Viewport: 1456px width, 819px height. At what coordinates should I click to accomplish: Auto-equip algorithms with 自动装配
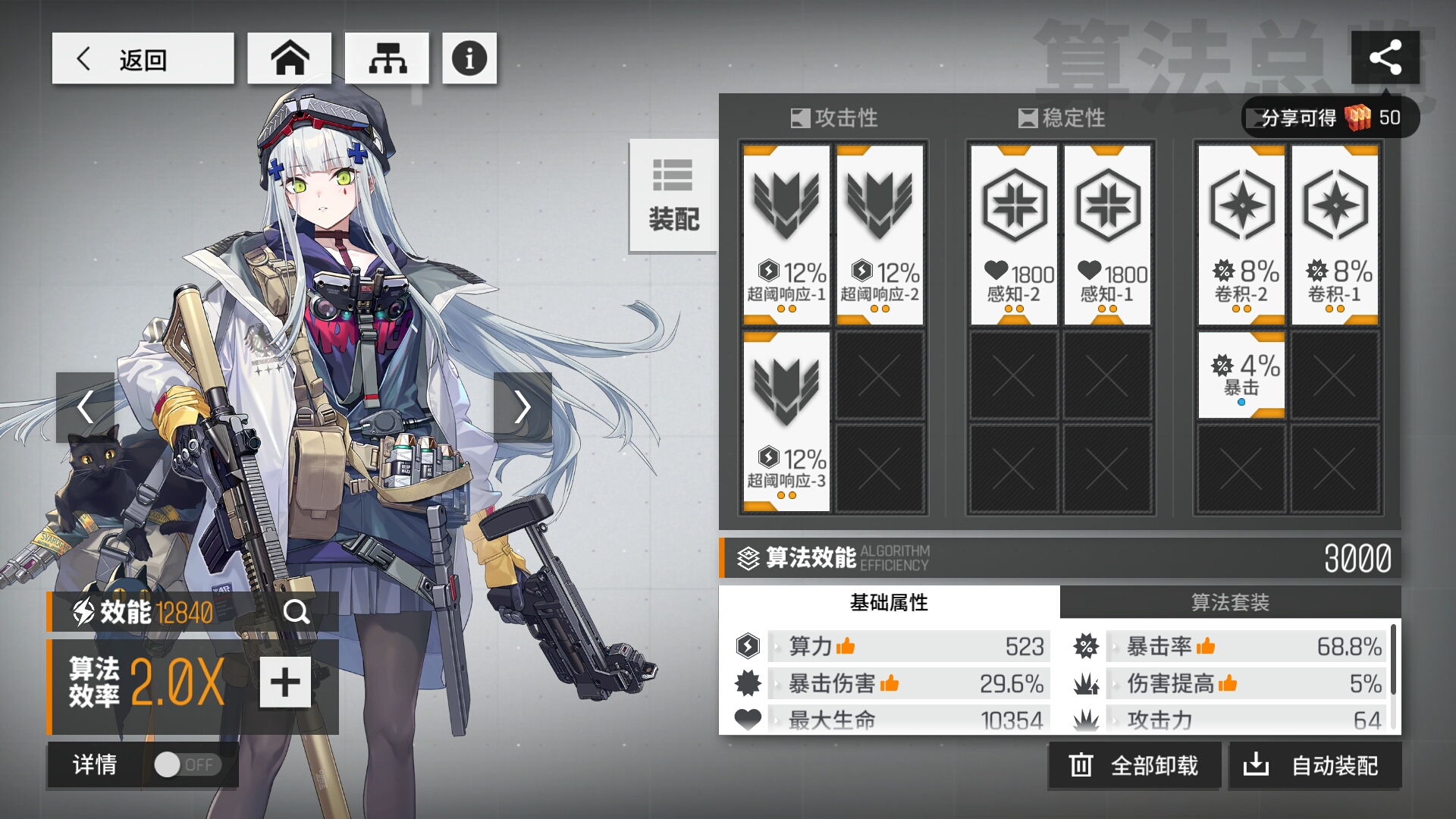click(x=1314, y=766)
